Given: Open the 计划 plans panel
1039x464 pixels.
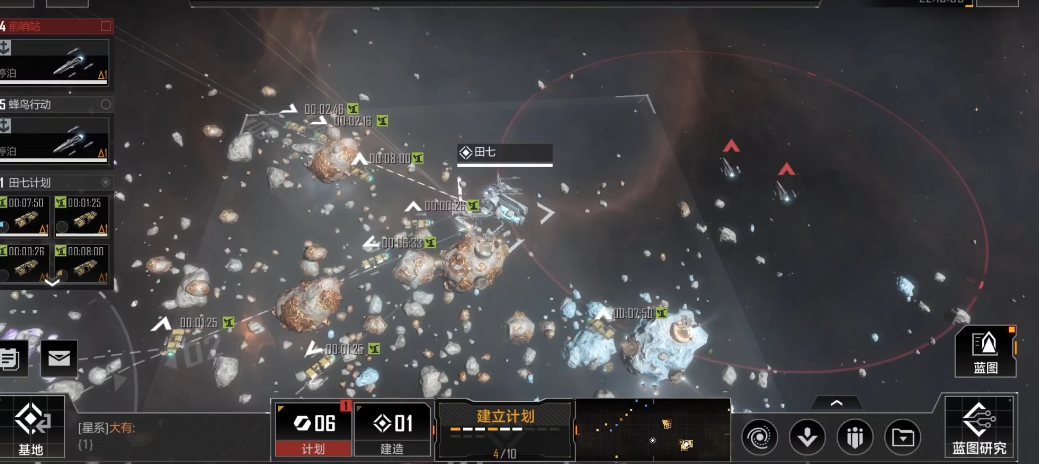Looking at the screenshot, I should pos(313,428).
